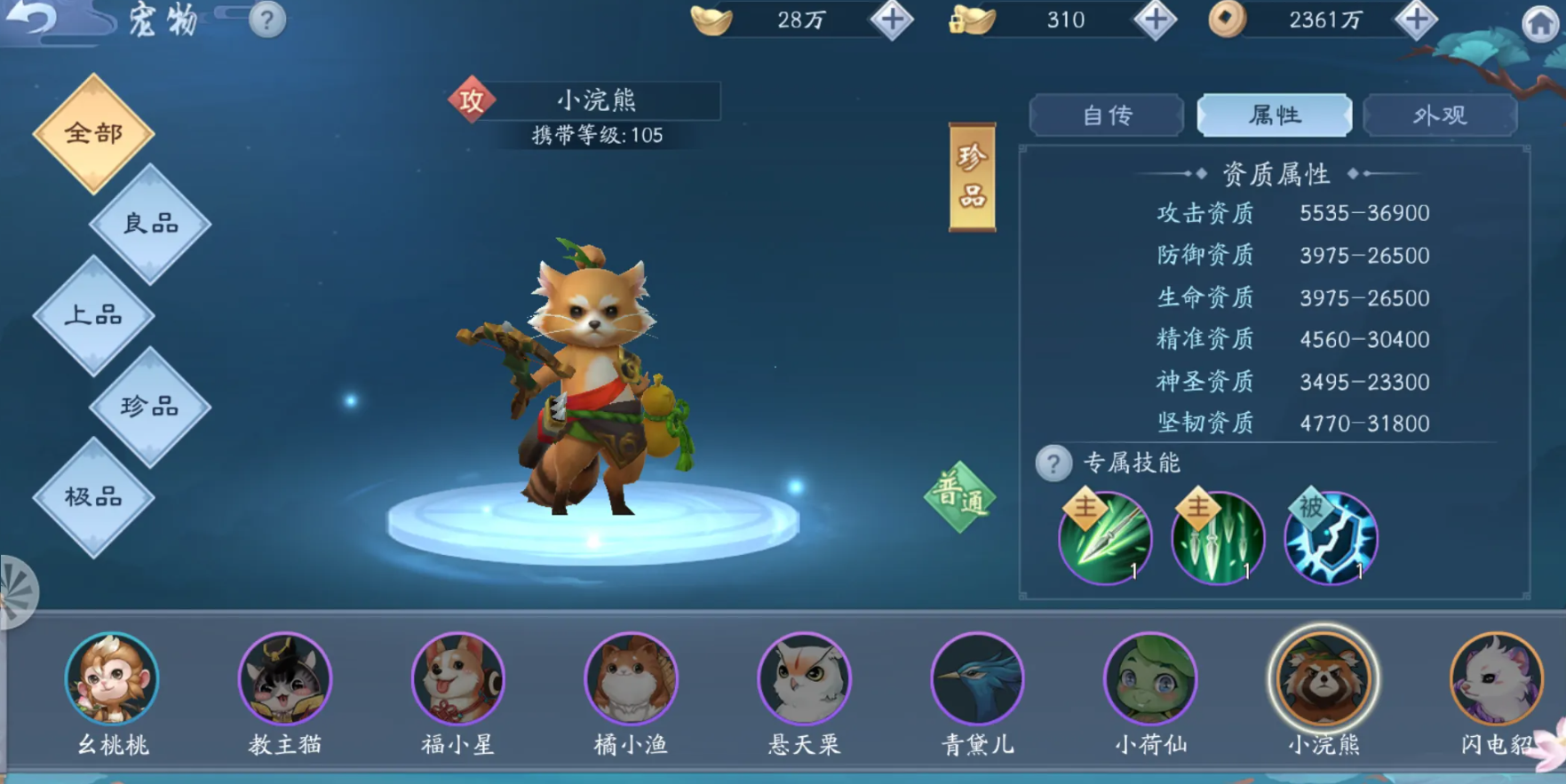
Task: Click the 专属技能 help question mark
Action: [x=1052, y=463]
